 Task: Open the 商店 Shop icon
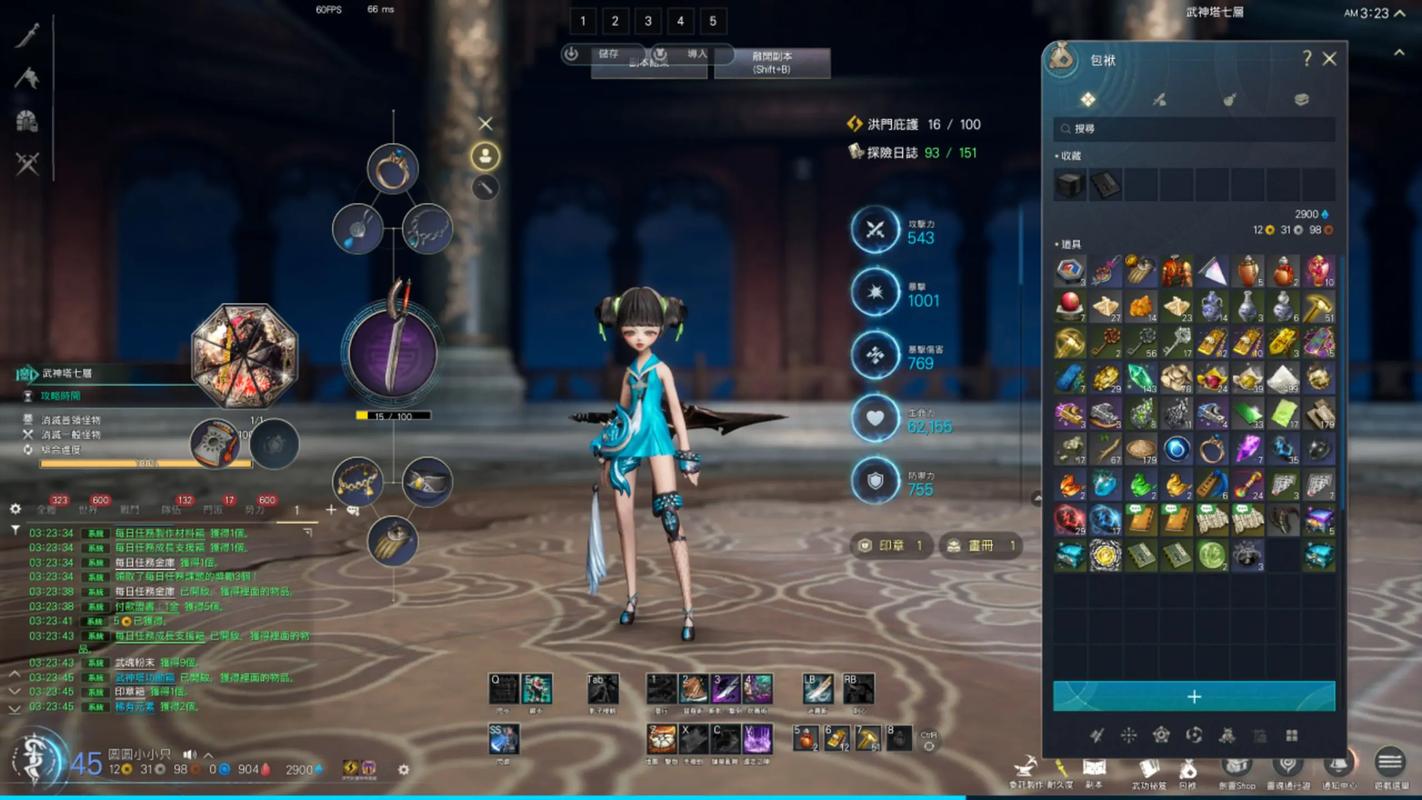tap(1236, 768)
